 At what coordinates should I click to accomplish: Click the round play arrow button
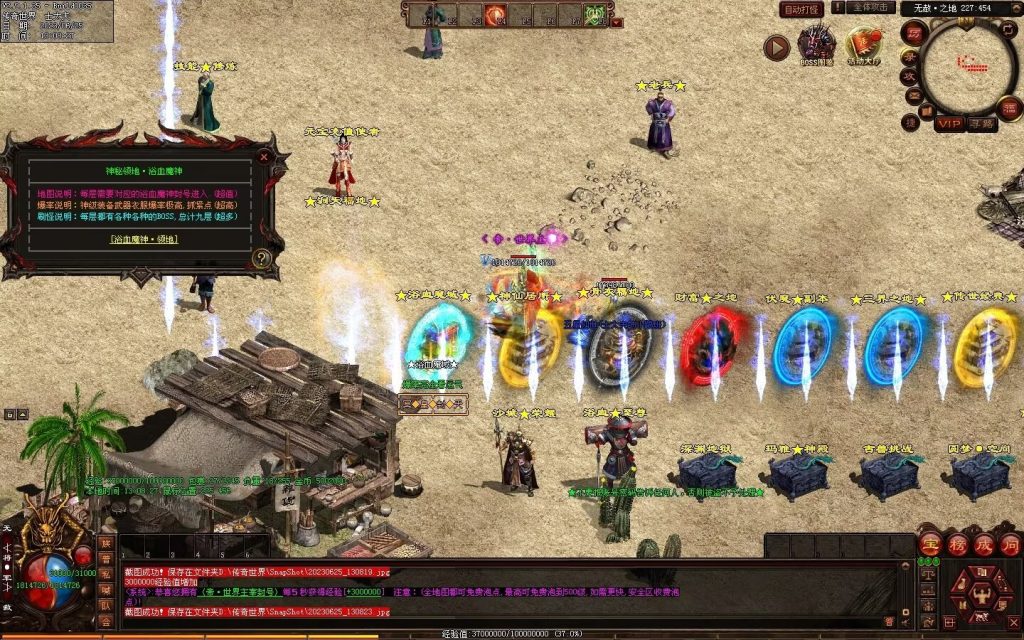(776, 47)
